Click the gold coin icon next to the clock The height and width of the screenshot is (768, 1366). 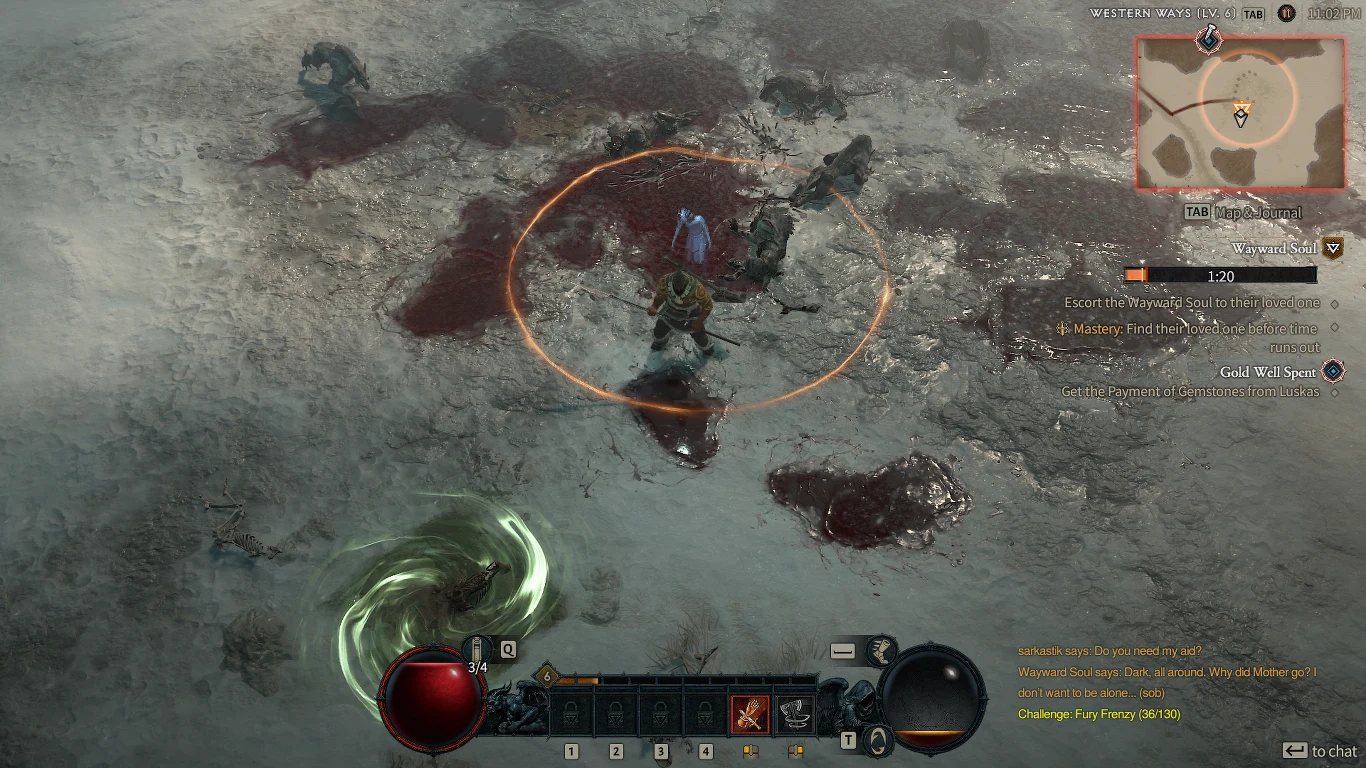pos(1286,14)
